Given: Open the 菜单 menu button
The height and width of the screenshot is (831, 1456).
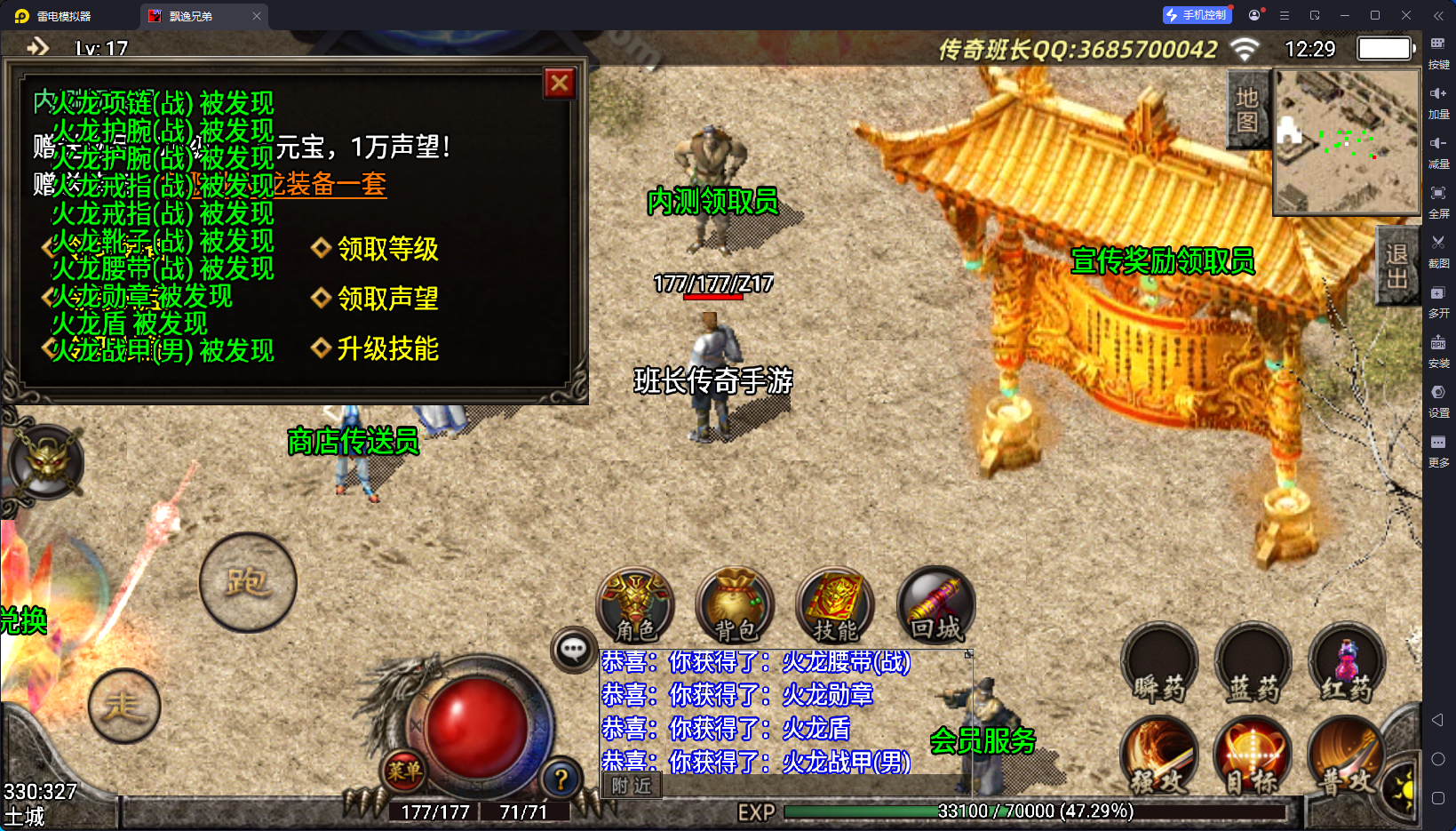Looking at the screenshot, I should click(404, 771).
